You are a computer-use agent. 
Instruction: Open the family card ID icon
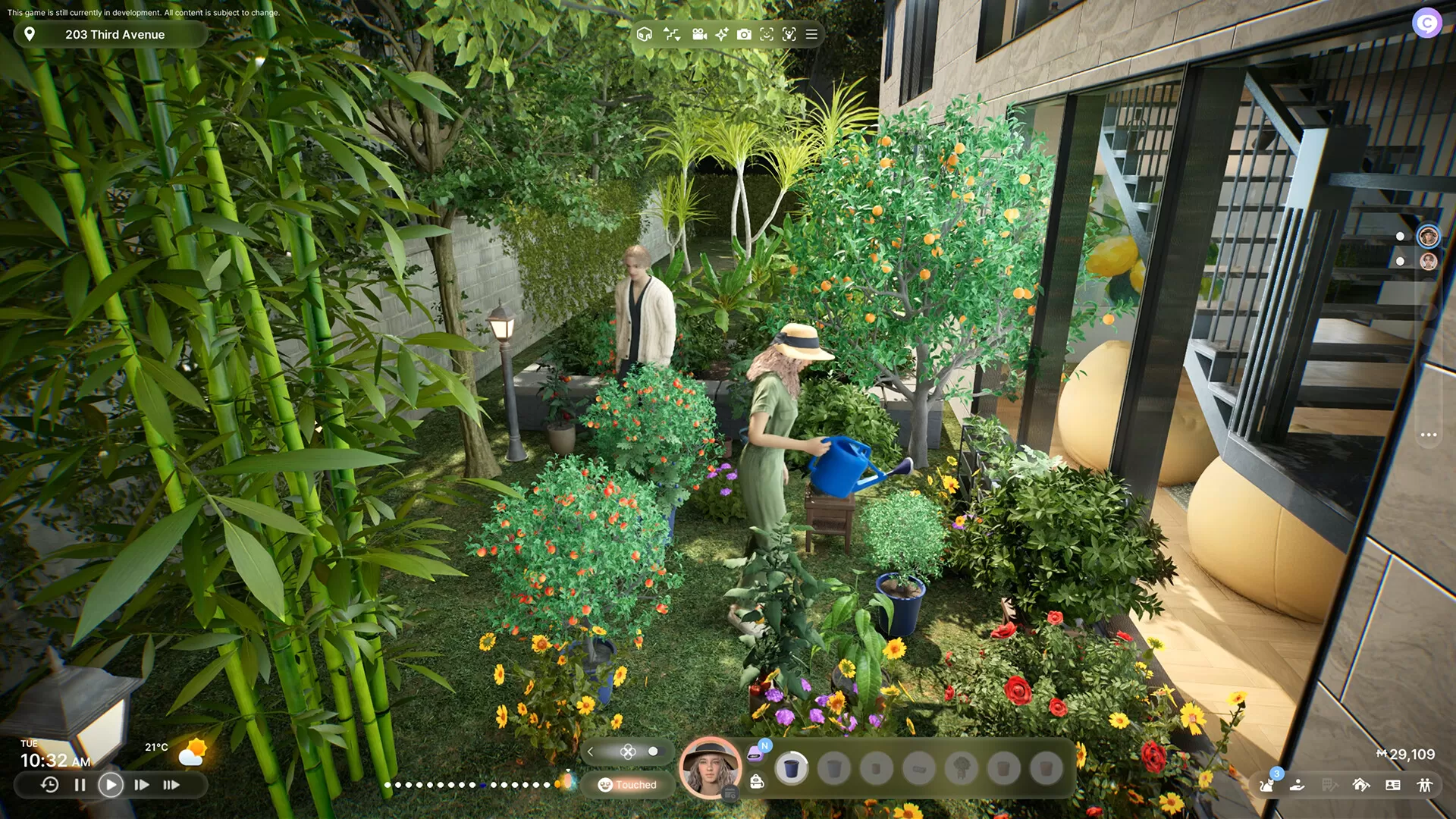(1394, 785)
